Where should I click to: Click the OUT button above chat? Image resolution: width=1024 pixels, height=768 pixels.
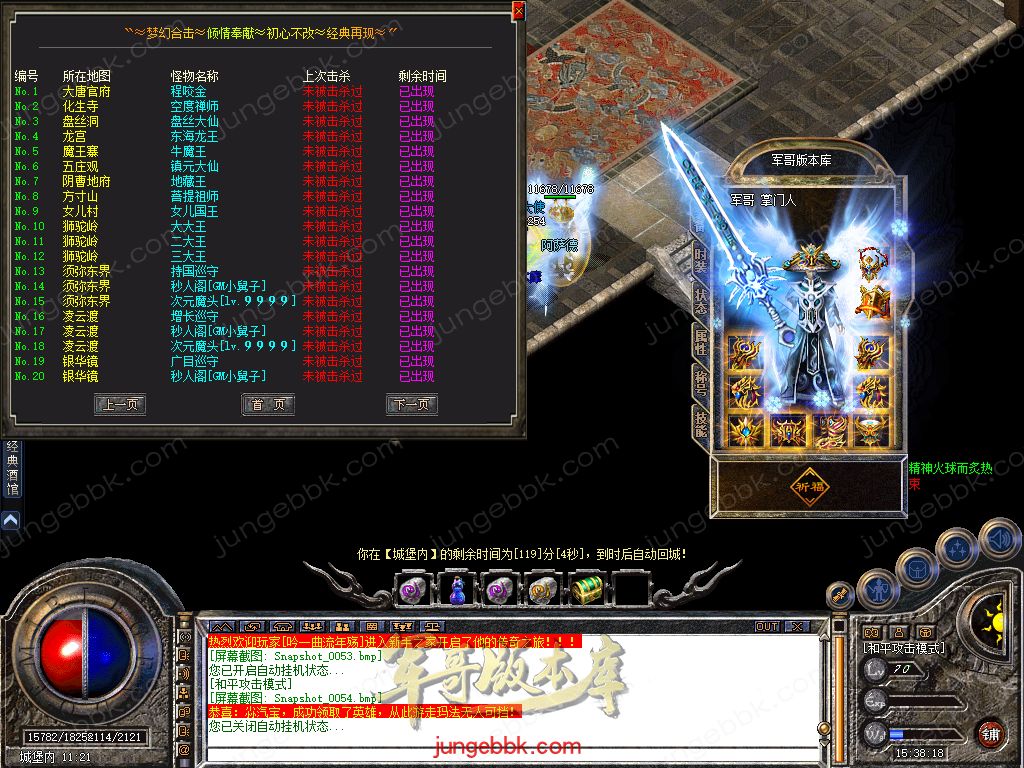click(x=767, y=626)
